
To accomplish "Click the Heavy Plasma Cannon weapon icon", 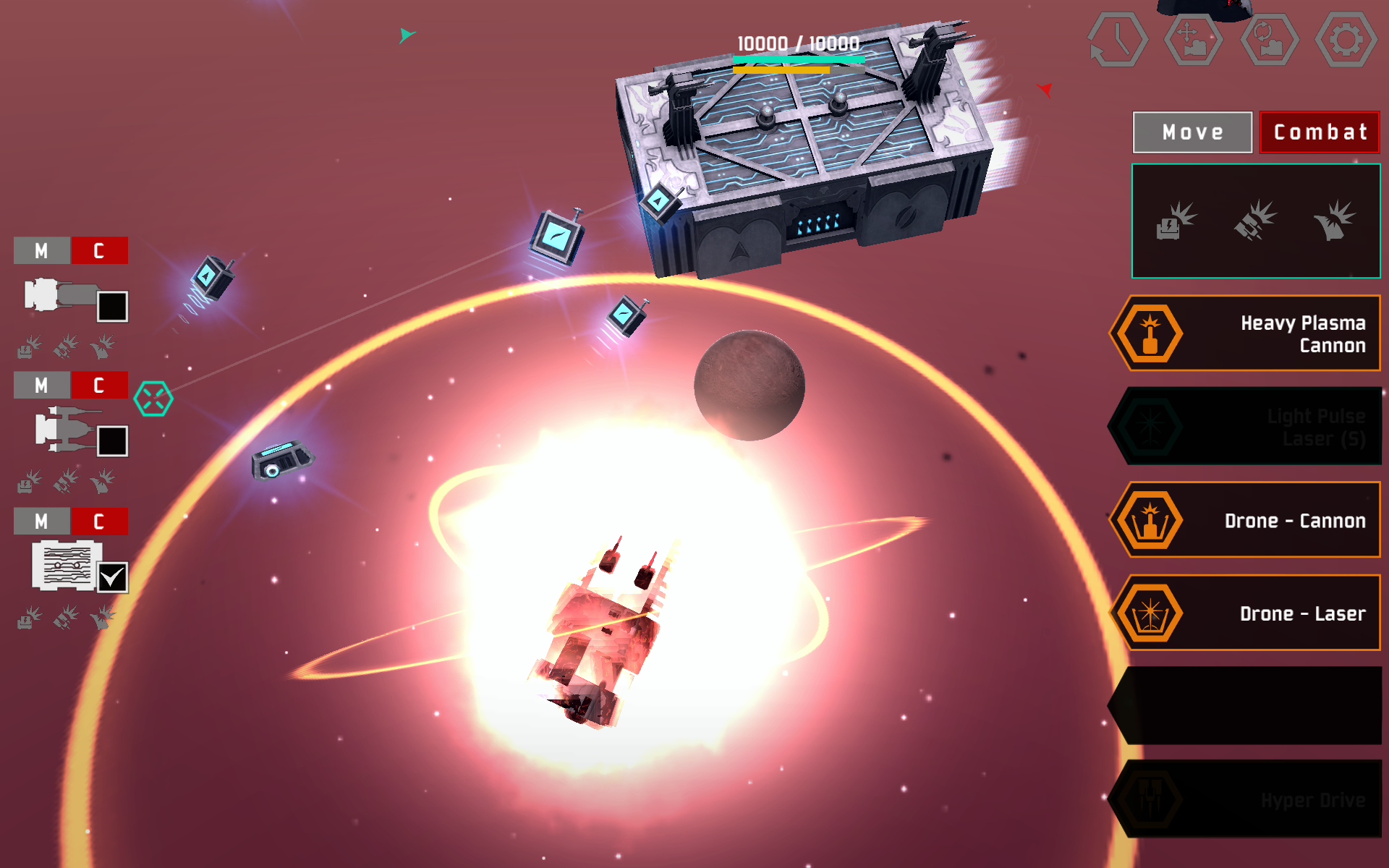I will point(1150,334).
